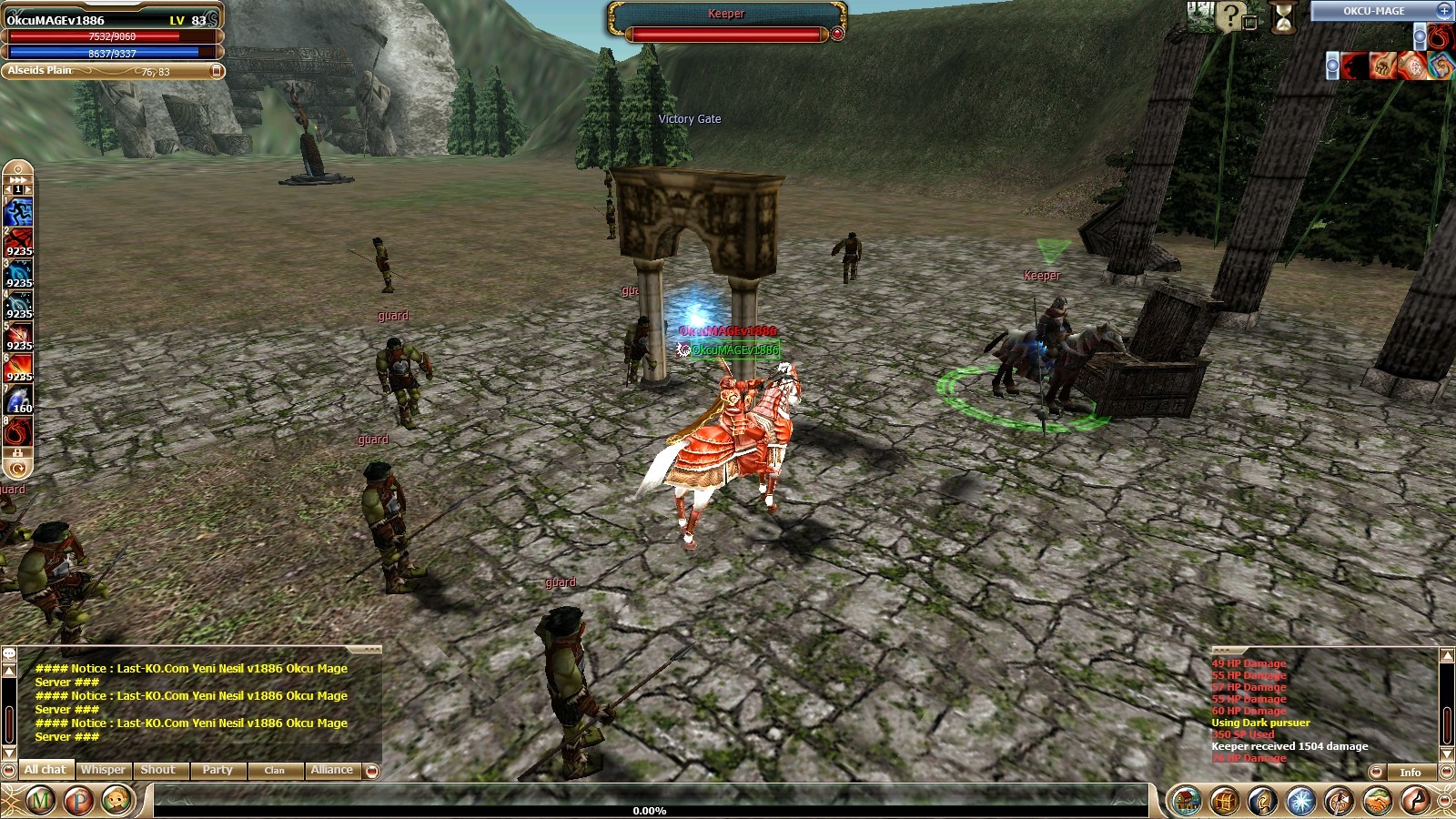Viewport: 1456px width, 819px height.
Task: Select the All chat tab
Action: (x=45, y=770)
